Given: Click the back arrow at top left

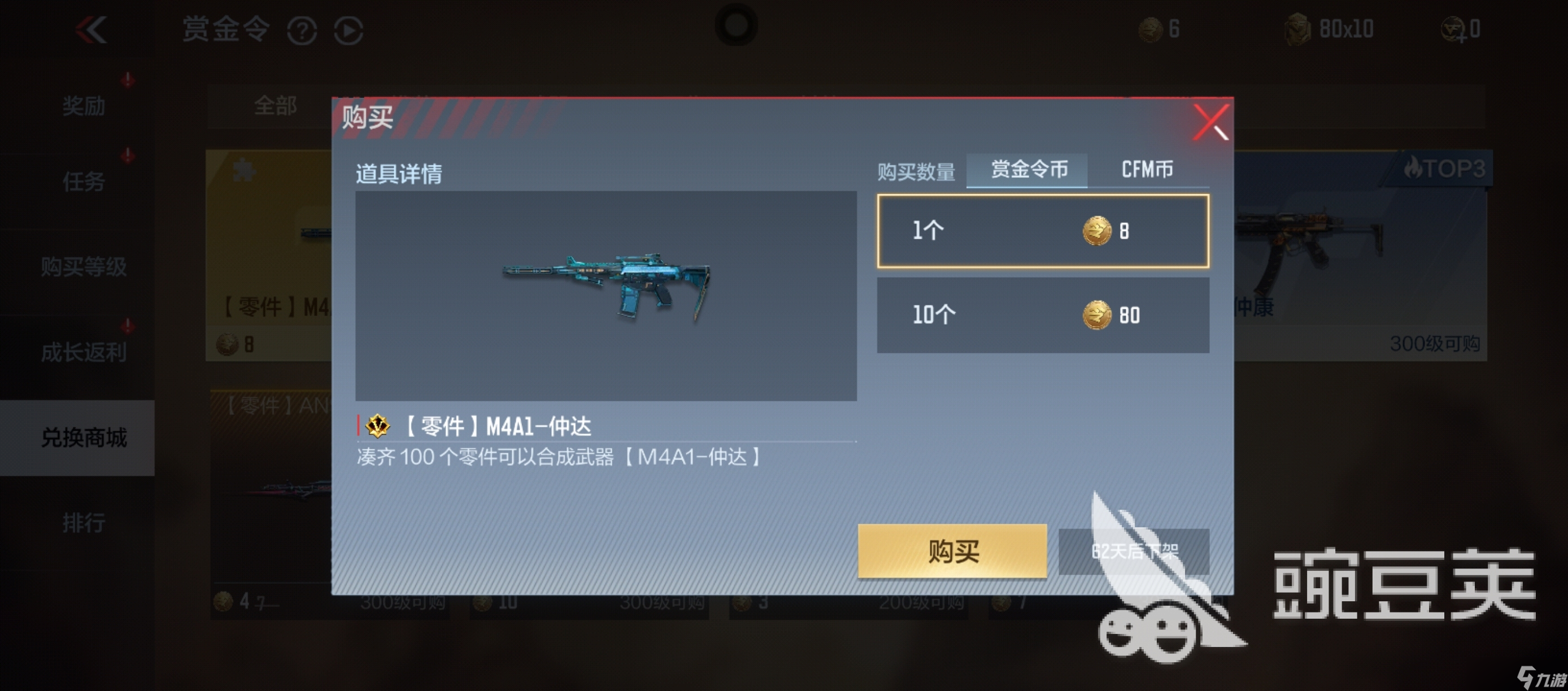Looking at the screenshot, I should pos(93,29).
